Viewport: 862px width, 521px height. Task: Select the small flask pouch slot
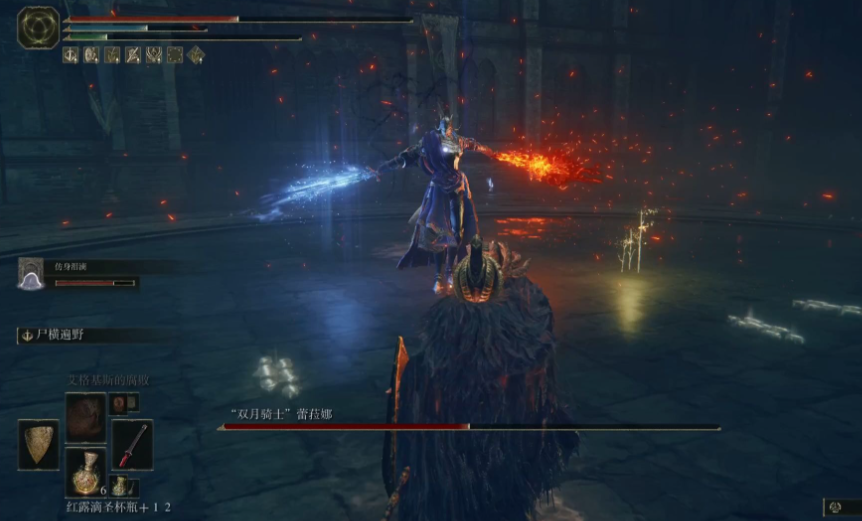point(121,486)
